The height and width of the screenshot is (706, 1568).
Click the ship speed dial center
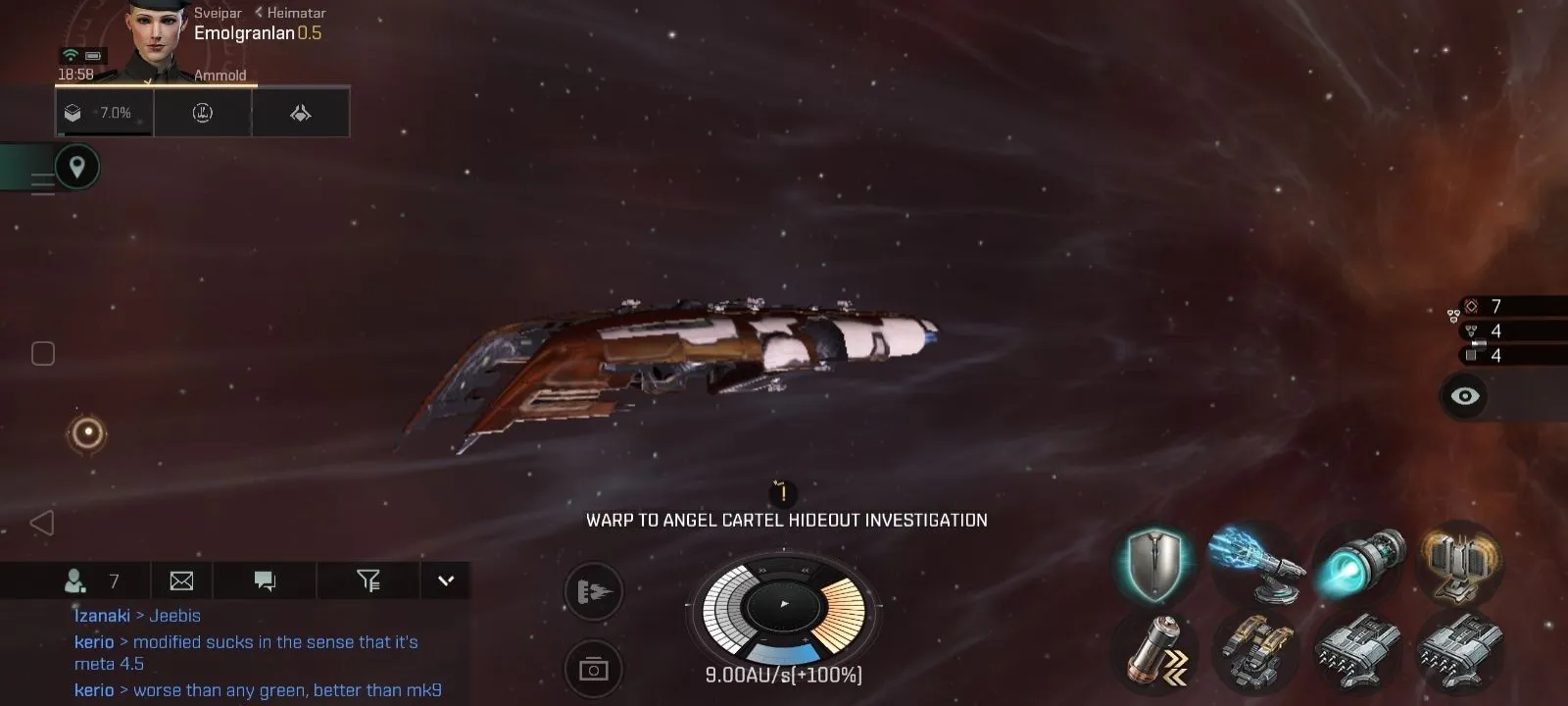coord(784,605)
